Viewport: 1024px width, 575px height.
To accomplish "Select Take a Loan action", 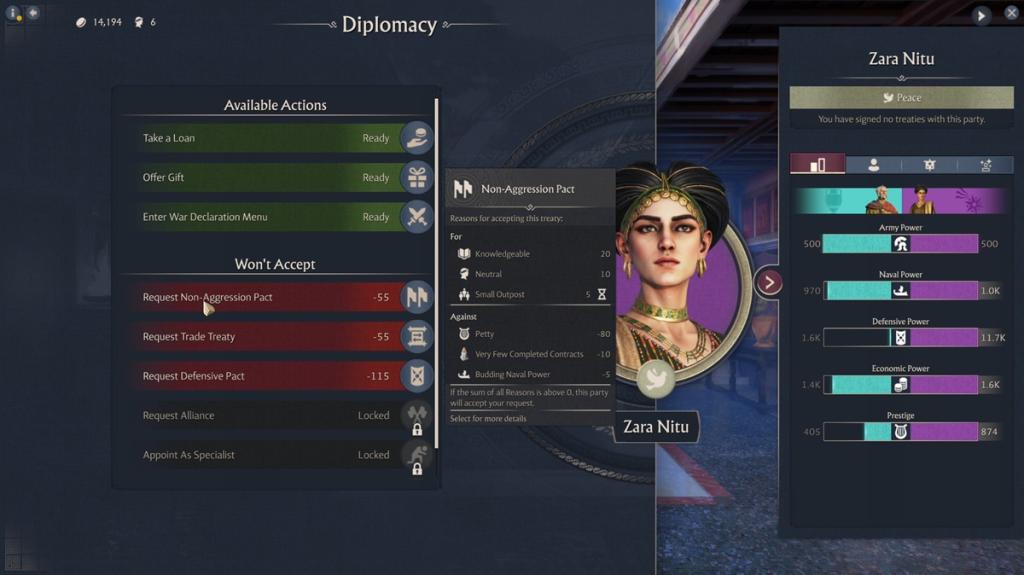I will click(270, 138).
